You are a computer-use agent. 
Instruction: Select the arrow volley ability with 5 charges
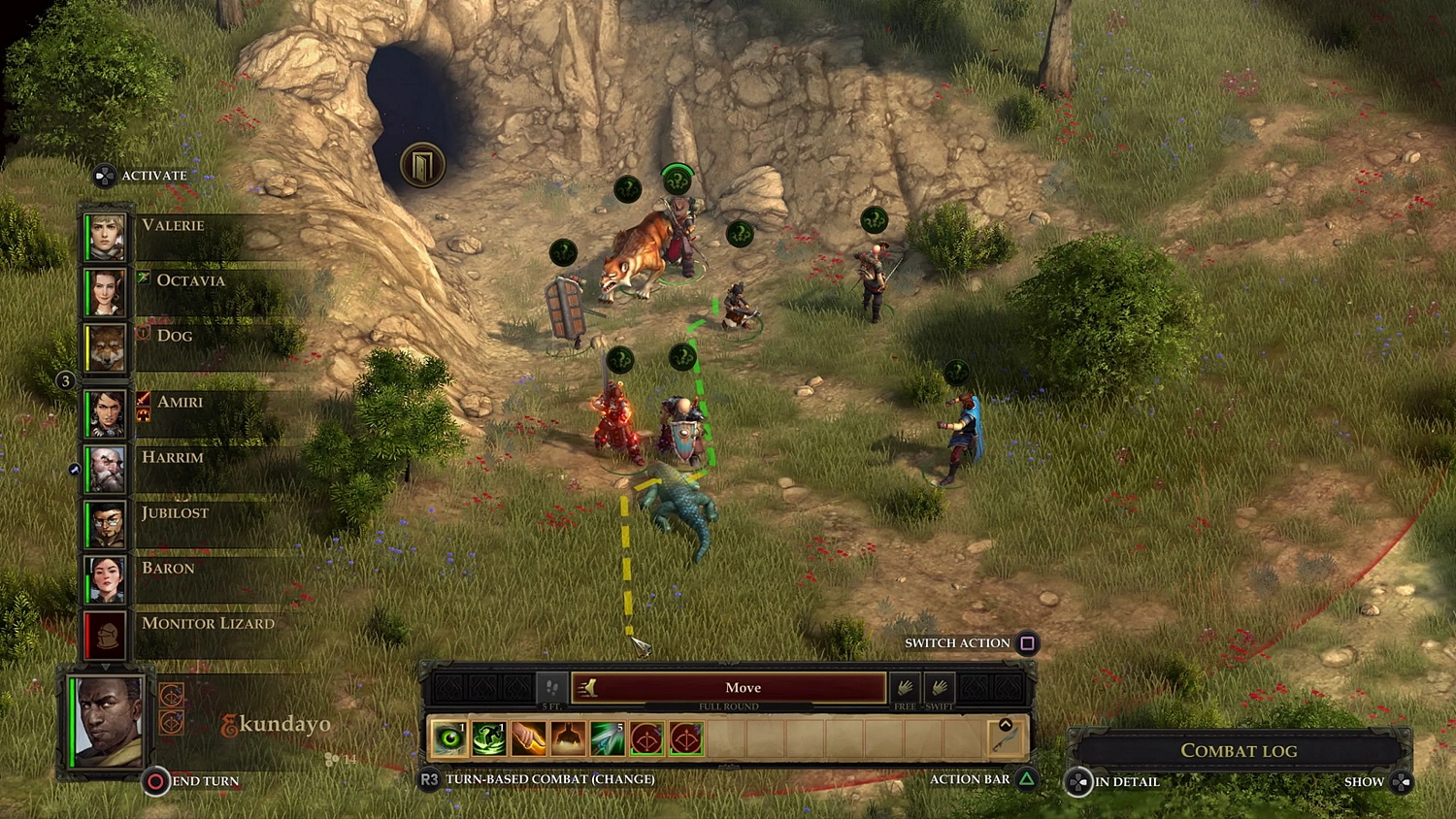tap(607, 738)
